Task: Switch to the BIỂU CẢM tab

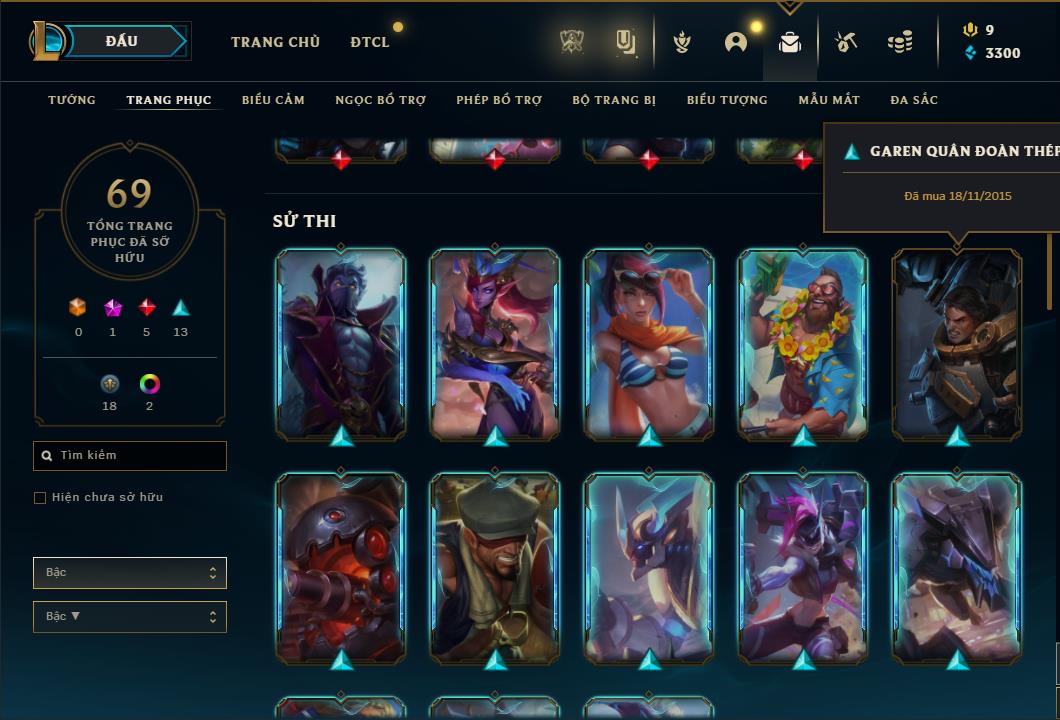Action: (x=273, y=100)
